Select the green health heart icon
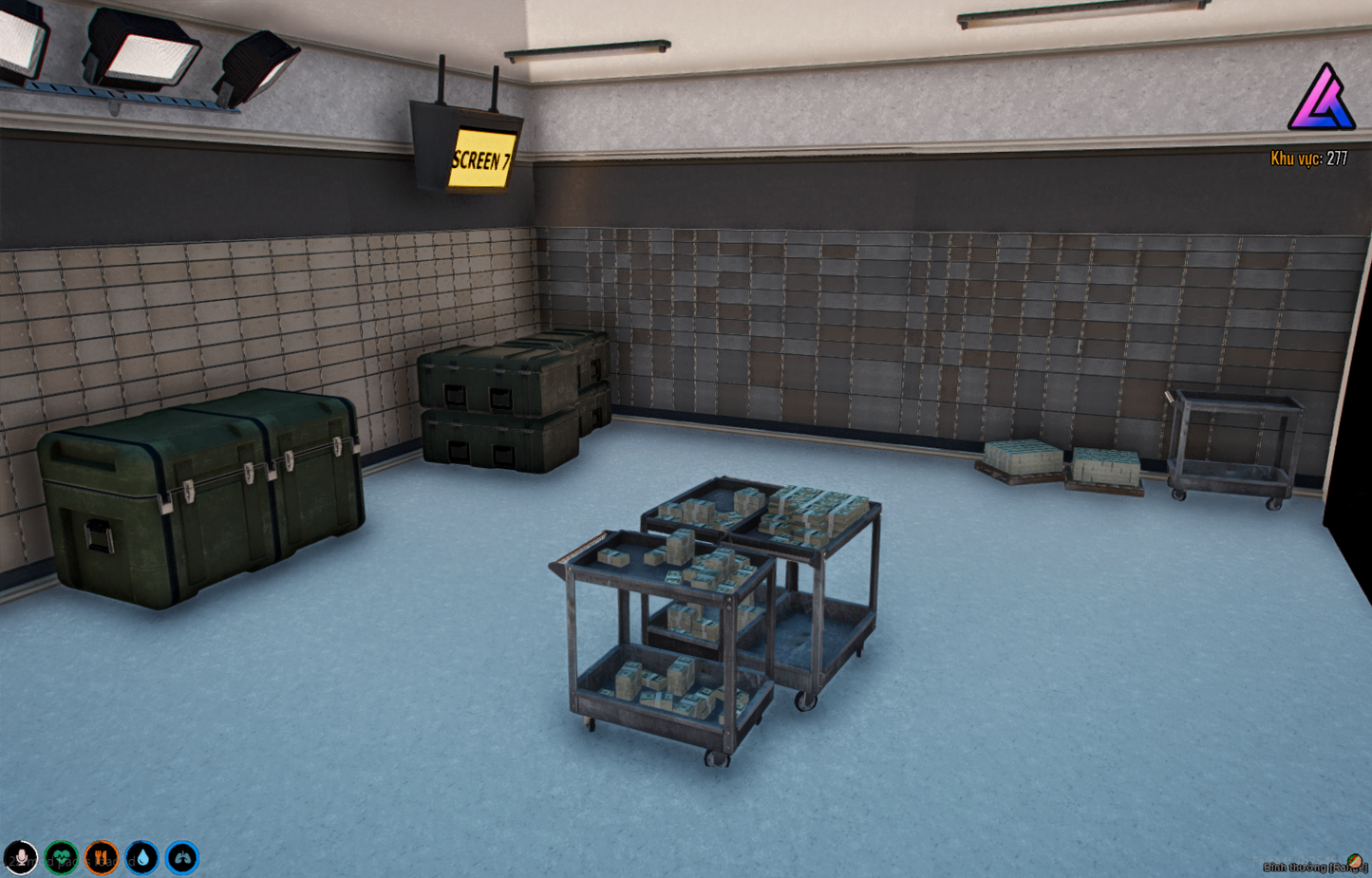 tap(60, 857)
